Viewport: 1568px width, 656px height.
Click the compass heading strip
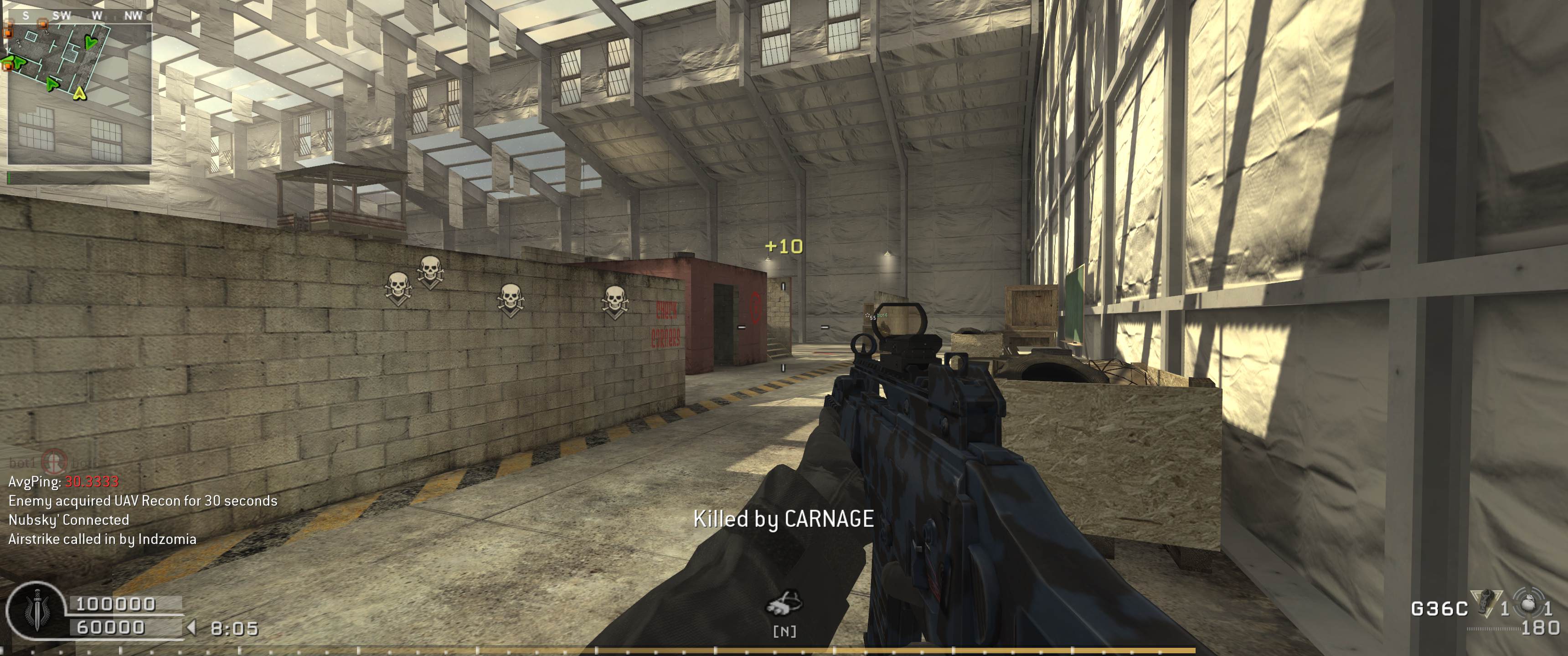click(x=79, y=15)
